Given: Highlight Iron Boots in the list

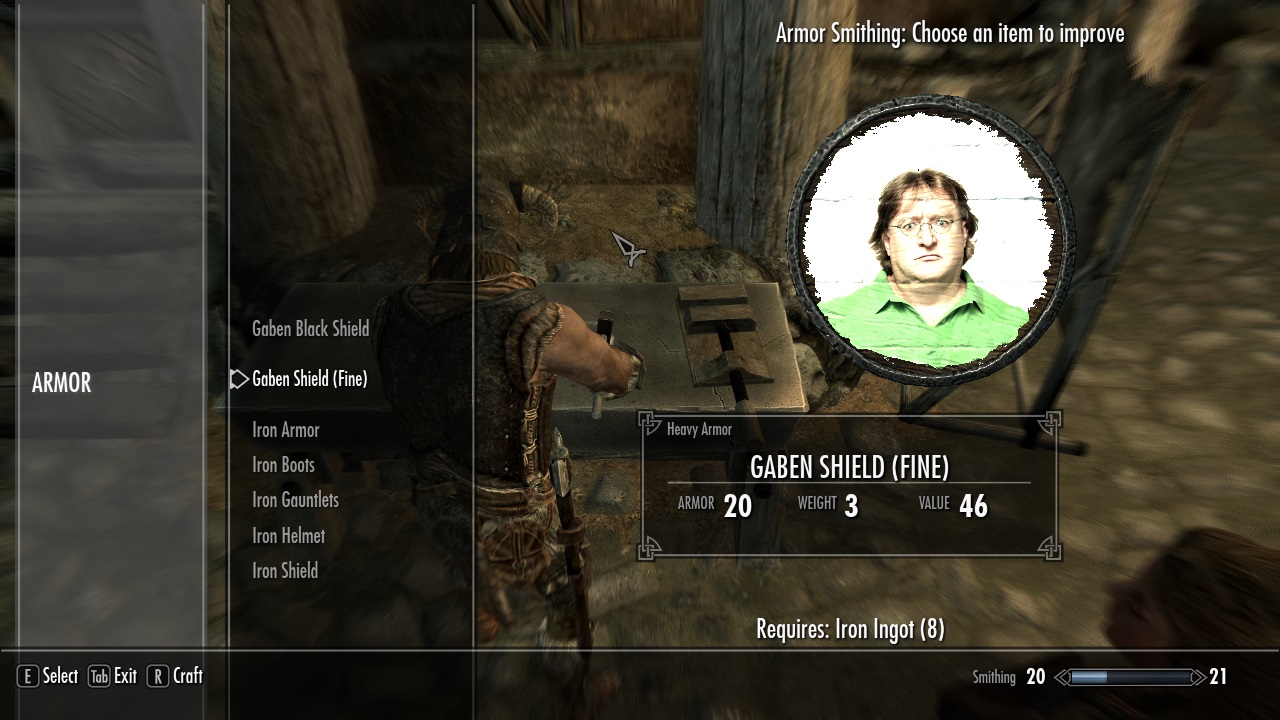Looking at the screenshot, I should click(x=282, y=465).
